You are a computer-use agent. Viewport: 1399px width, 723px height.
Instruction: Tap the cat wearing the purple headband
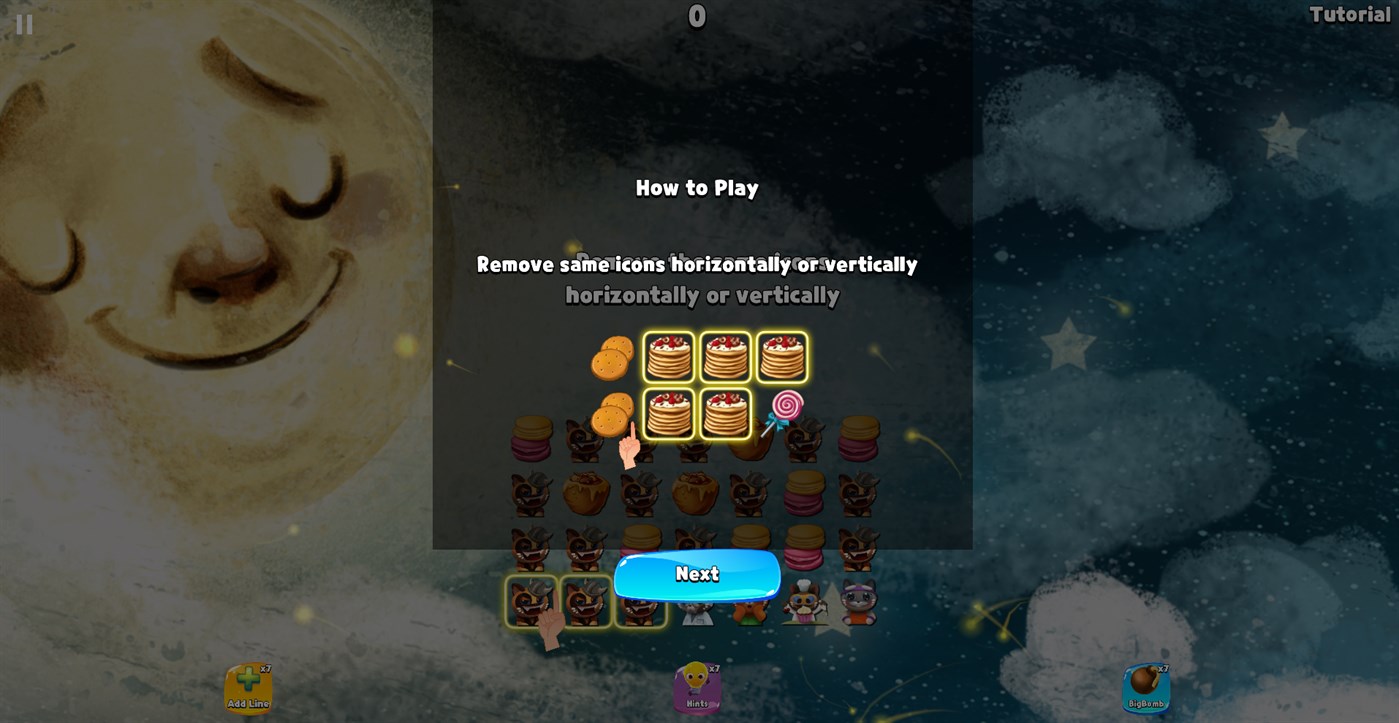(860, 600)
